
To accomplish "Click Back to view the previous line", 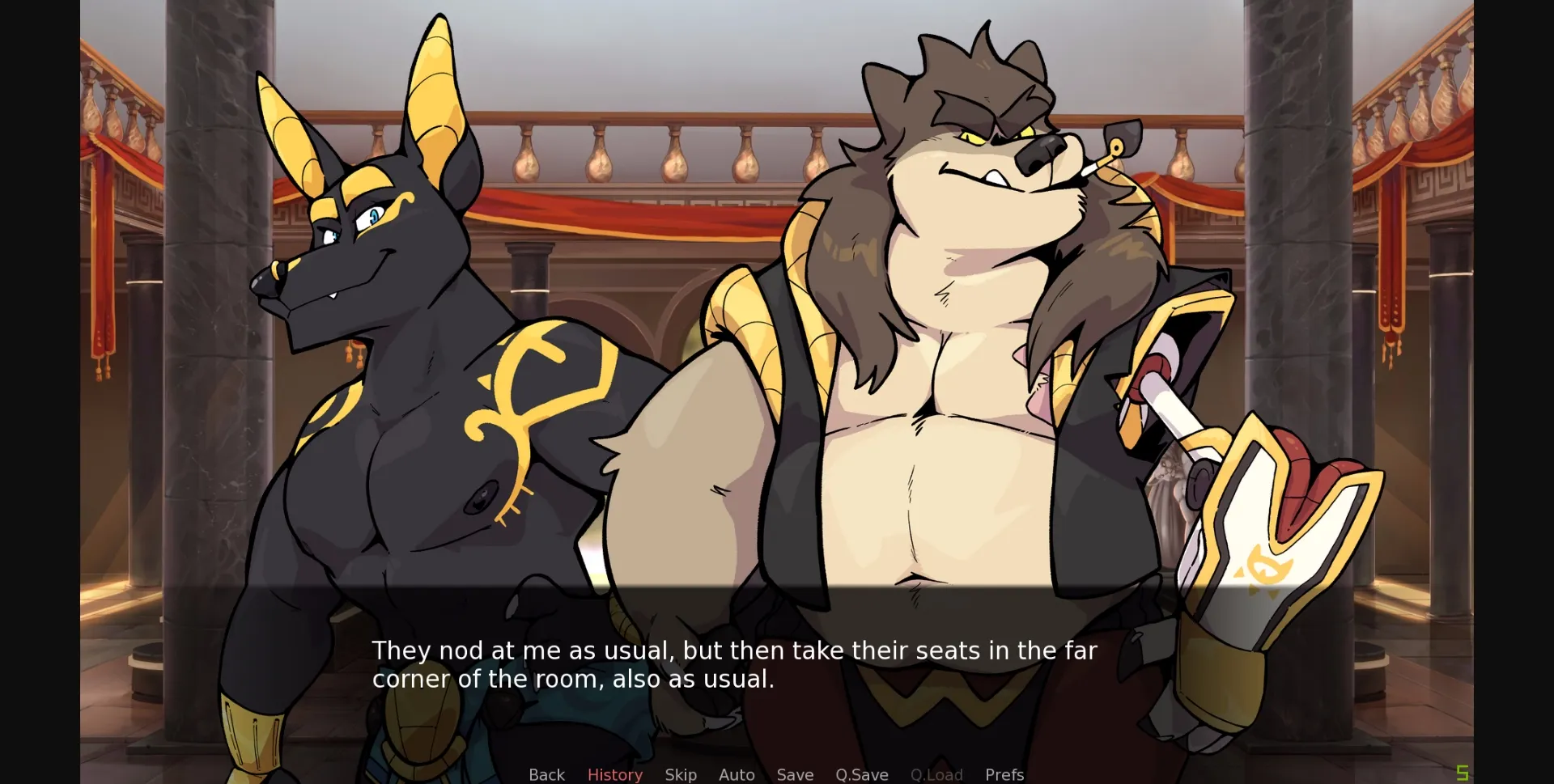I will click(546, 774).
